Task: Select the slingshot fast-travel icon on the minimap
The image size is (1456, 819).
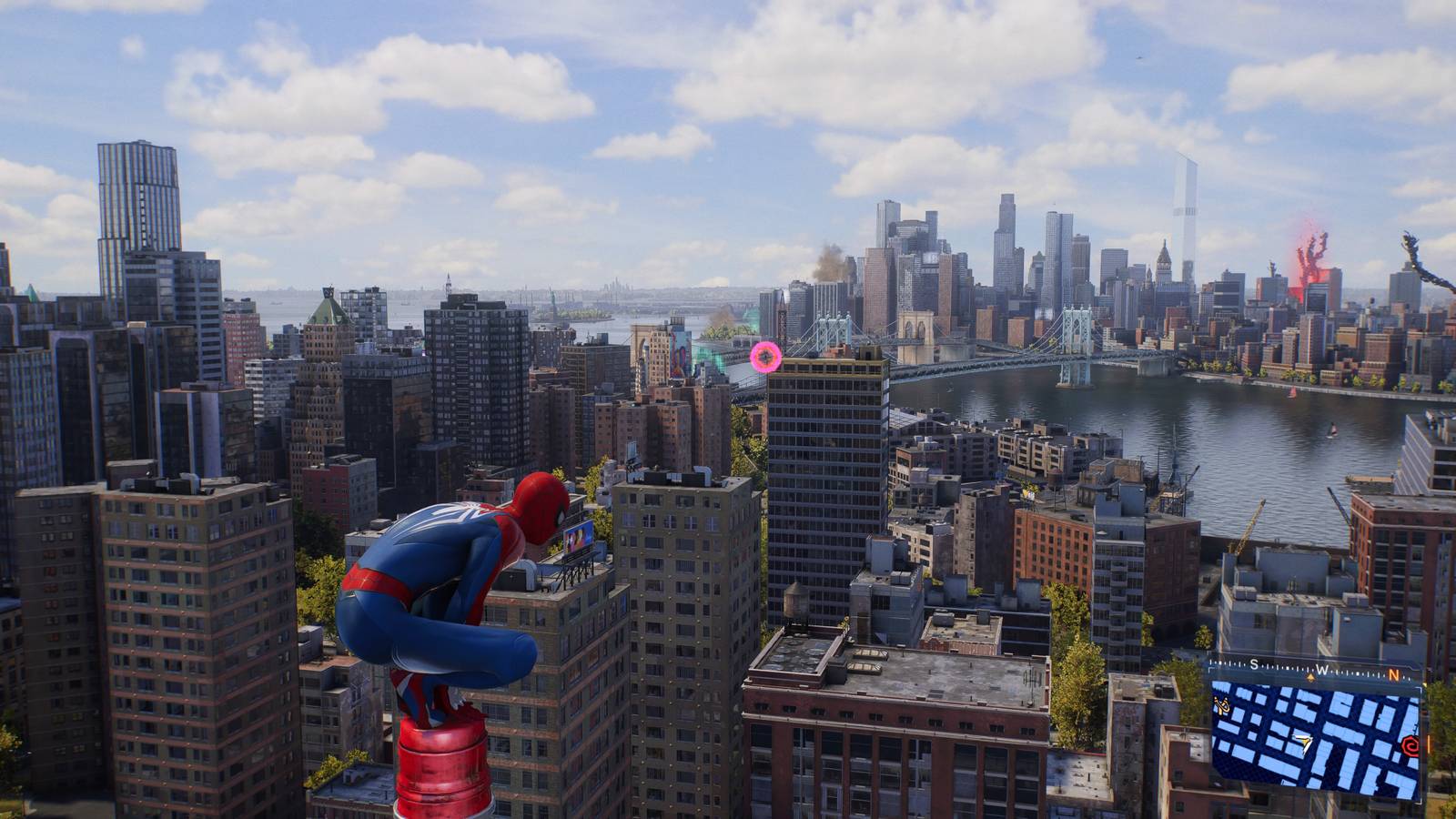Action: (x=1220, y=706)
